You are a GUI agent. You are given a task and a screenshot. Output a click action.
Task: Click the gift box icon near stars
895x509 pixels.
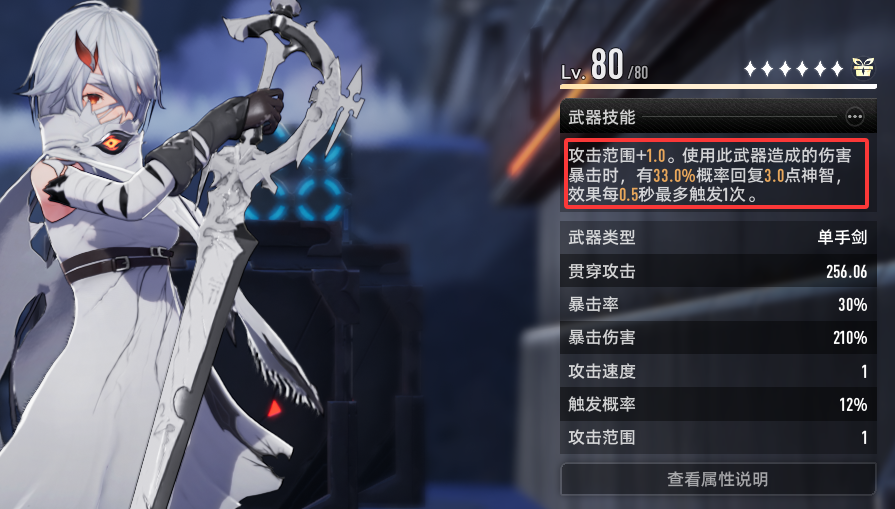(862, 68)
